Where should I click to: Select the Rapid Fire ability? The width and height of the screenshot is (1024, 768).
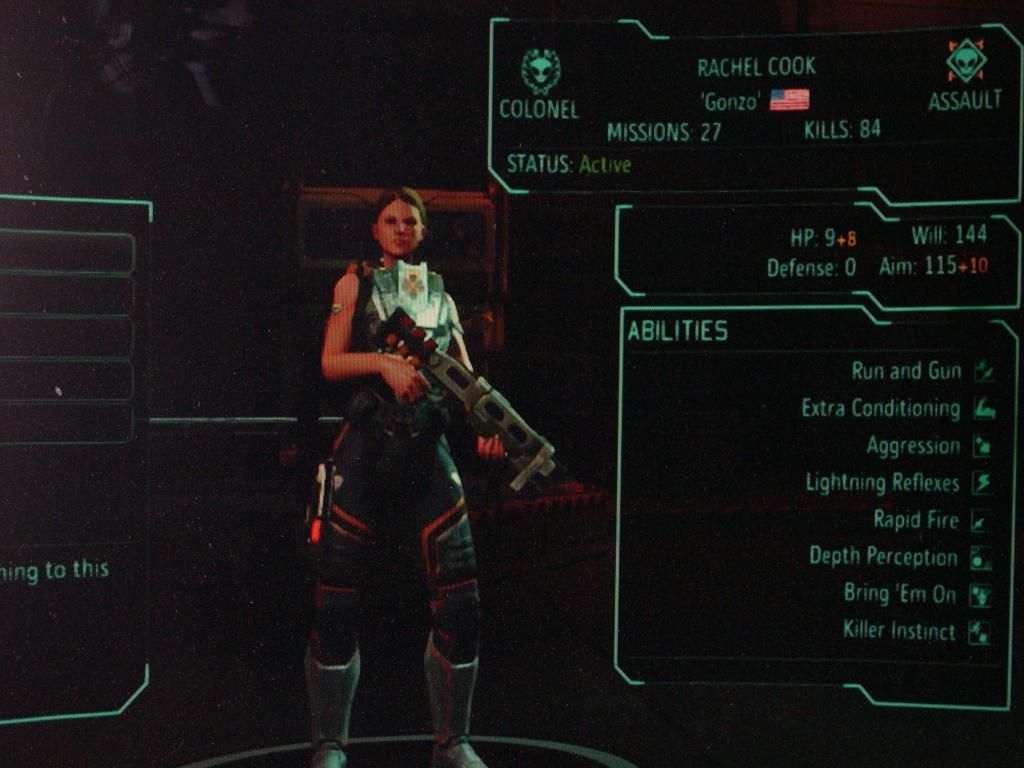(x=916, y=520)
